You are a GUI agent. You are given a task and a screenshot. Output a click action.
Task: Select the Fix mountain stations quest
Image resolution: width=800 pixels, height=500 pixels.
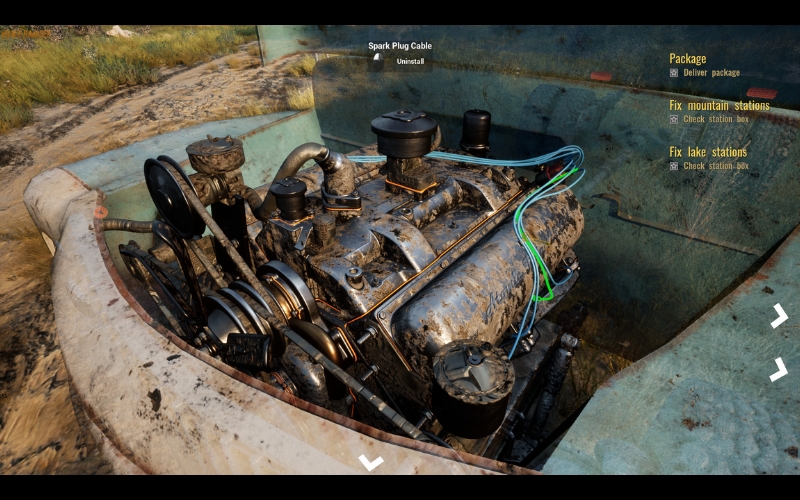point(719,105)
